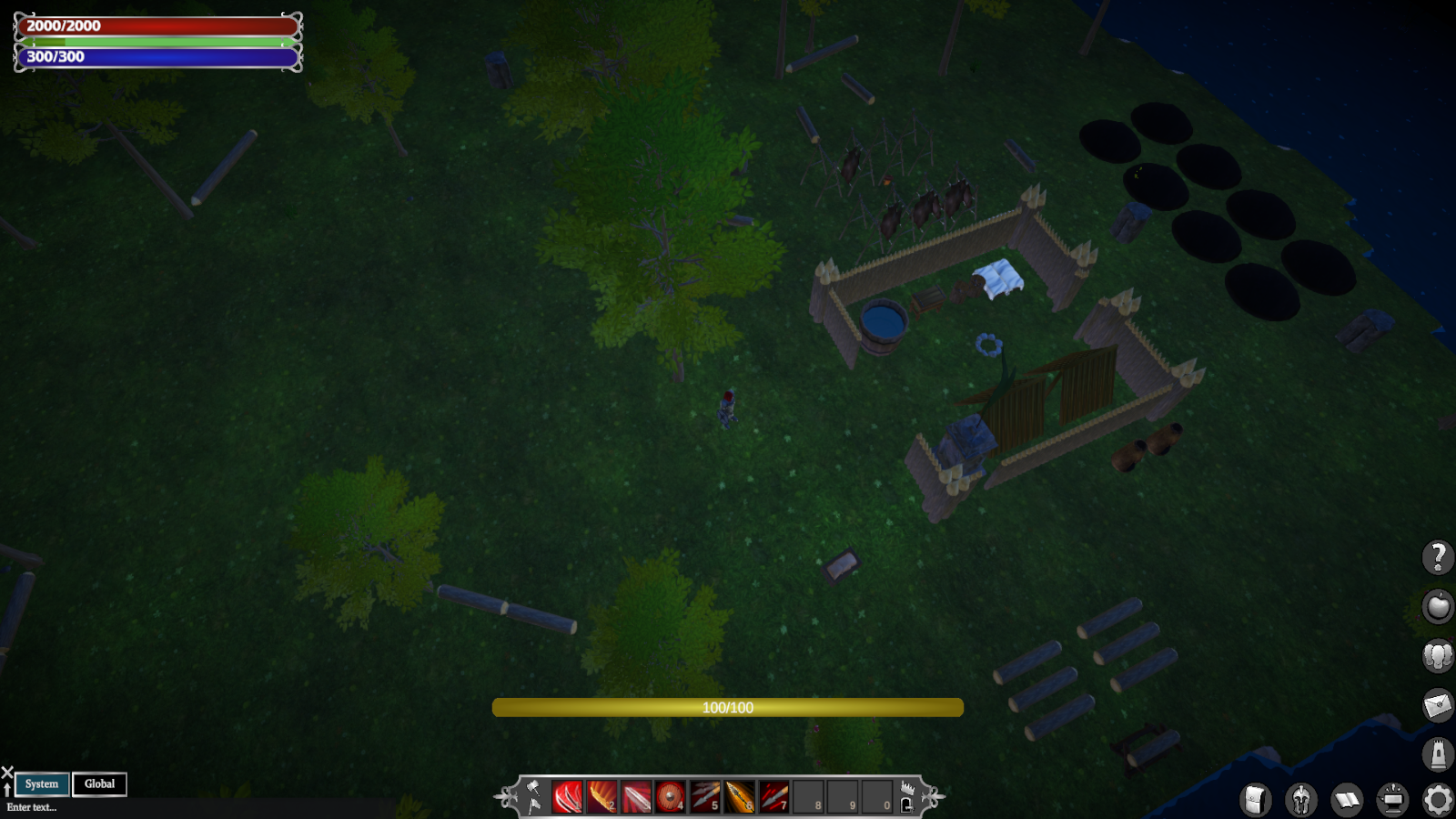1456x819 pixels.
Task: Open the crafting anvil panel
Action: 1391,801
